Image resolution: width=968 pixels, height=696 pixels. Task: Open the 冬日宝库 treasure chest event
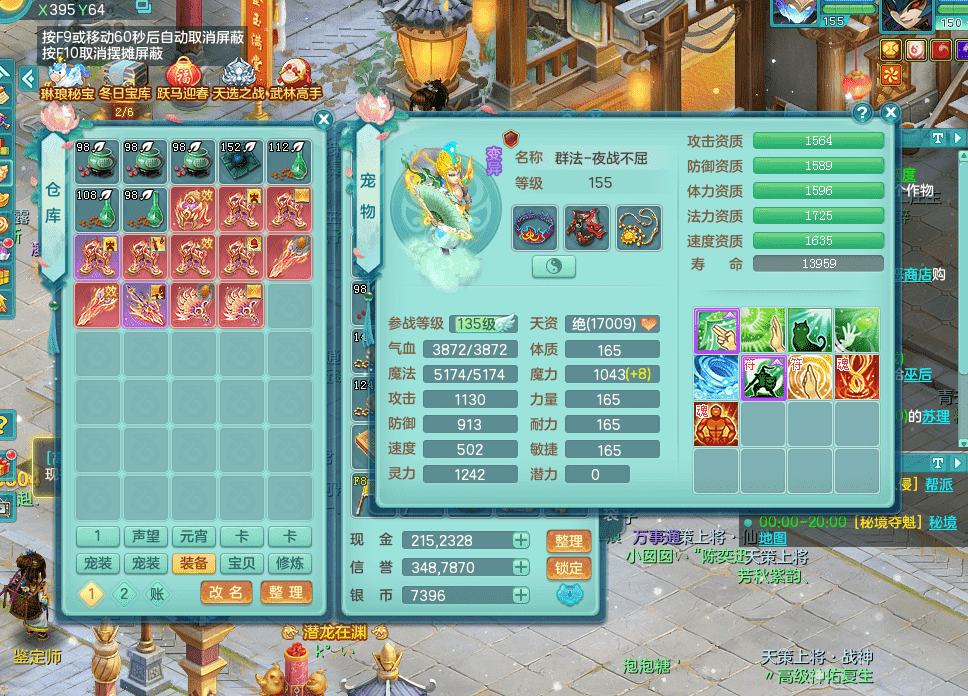pos(124,79)
